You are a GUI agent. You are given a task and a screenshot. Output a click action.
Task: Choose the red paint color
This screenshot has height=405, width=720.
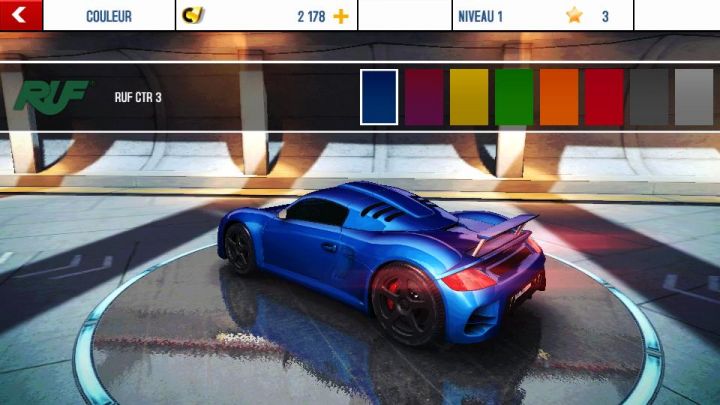coord(604,97)
